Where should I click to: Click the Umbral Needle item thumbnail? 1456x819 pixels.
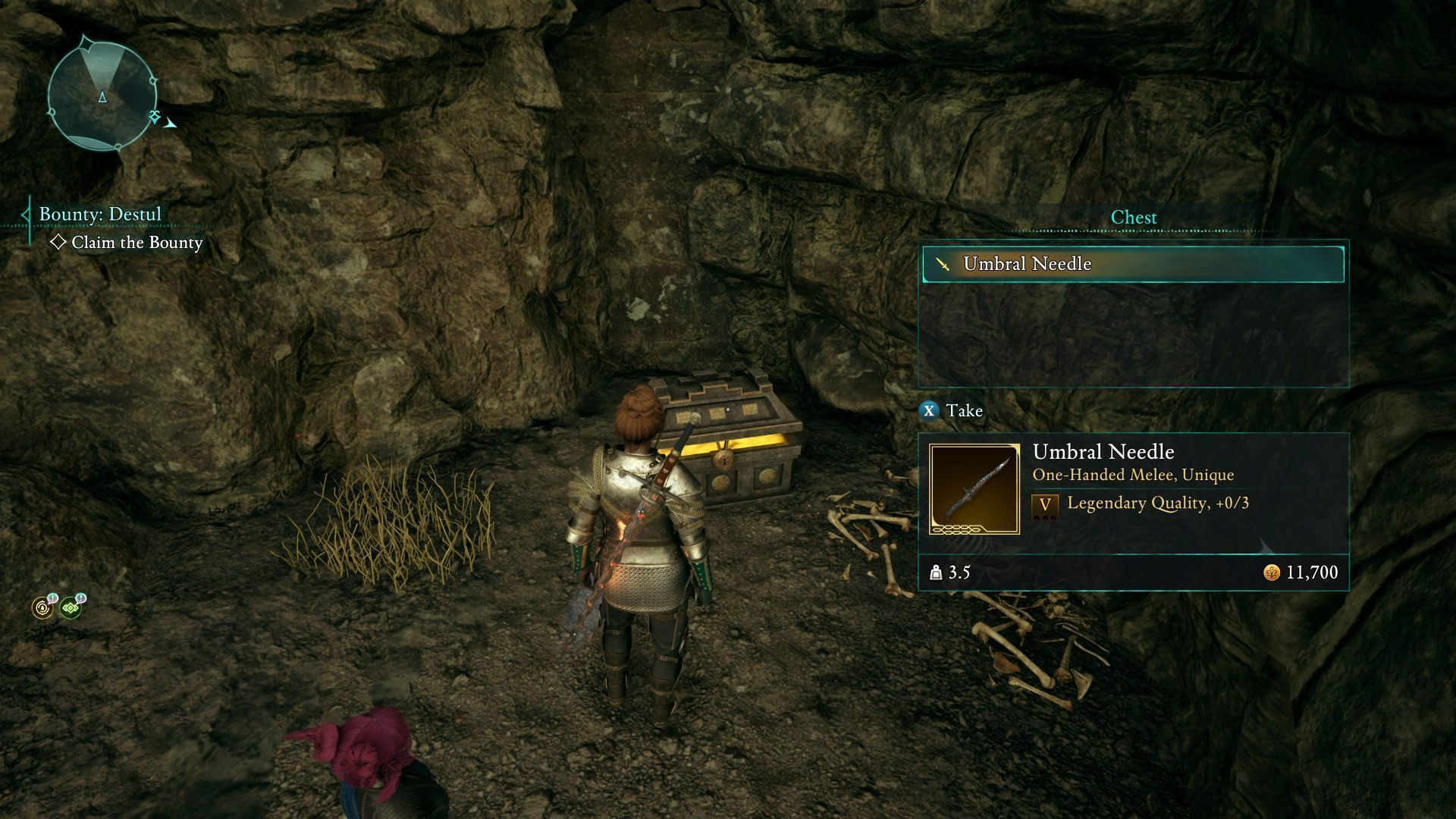point(974,489)
